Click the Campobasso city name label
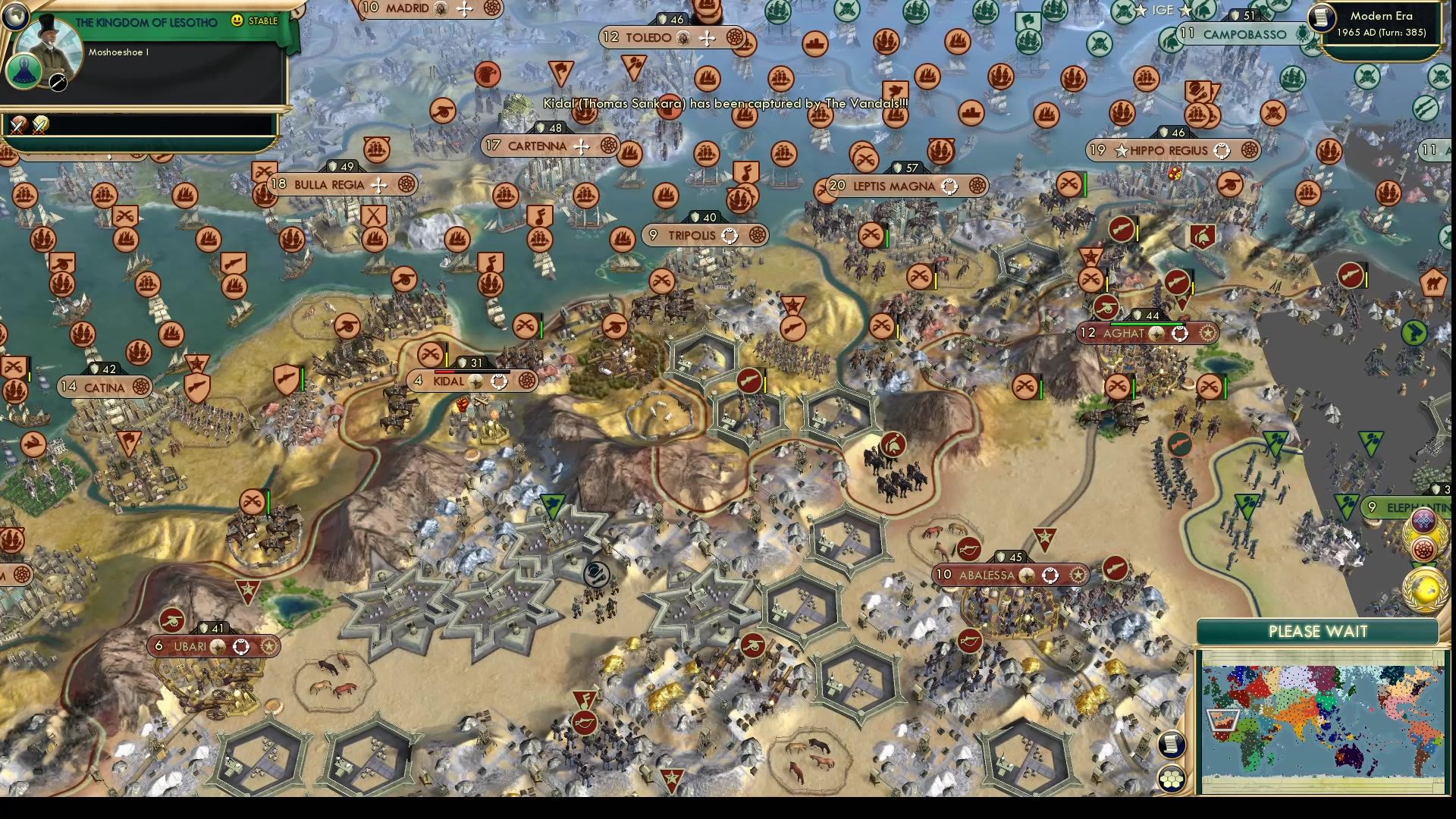Screen dimensions: 1456x819 click(x=1244, y=34)
